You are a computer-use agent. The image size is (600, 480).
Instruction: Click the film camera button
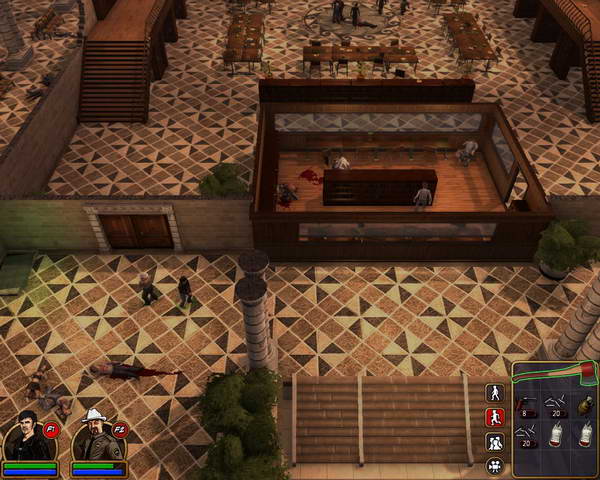coord(494,465)
